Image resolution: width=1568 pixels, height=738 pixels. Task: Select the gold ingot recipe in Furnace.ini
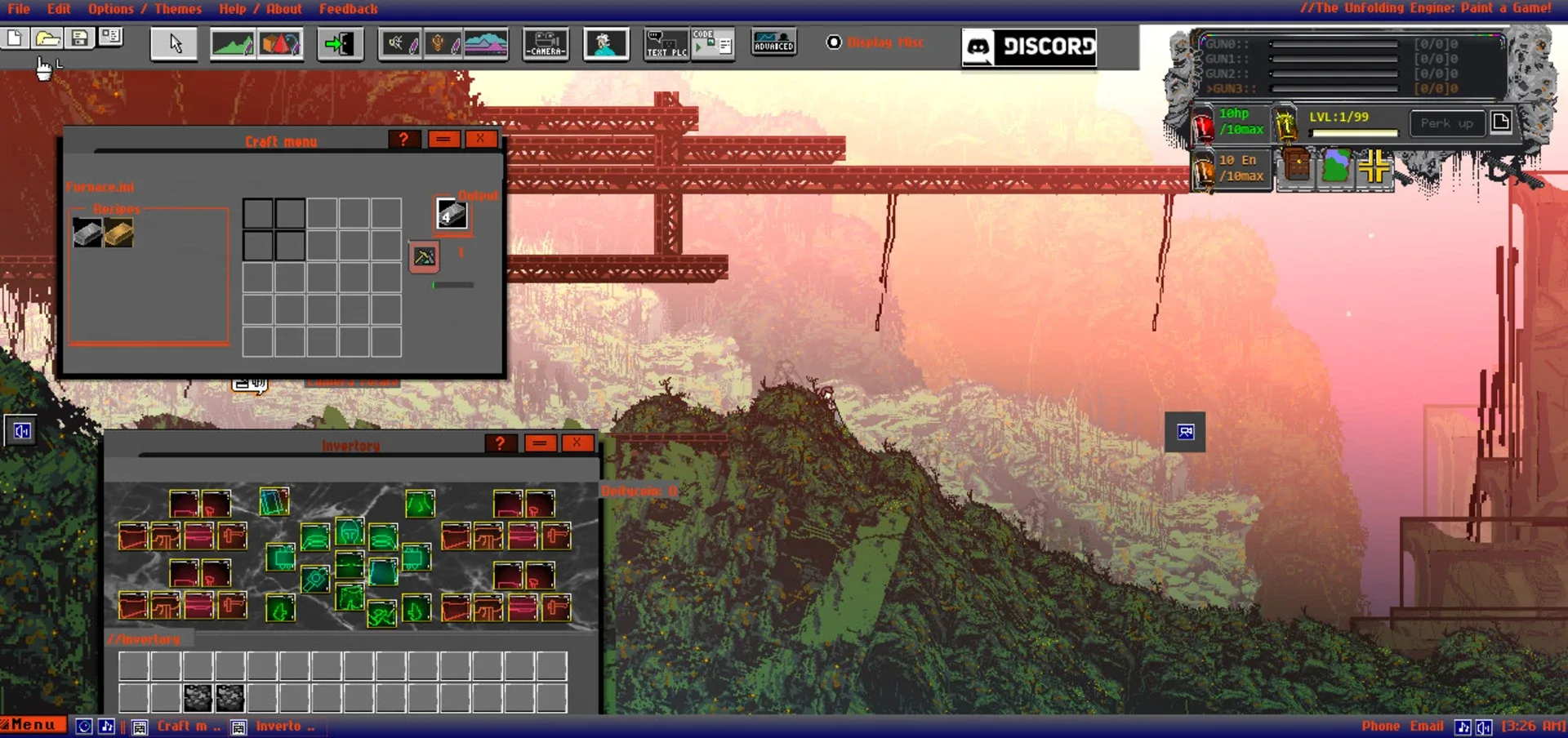click(x=117, y=233)
